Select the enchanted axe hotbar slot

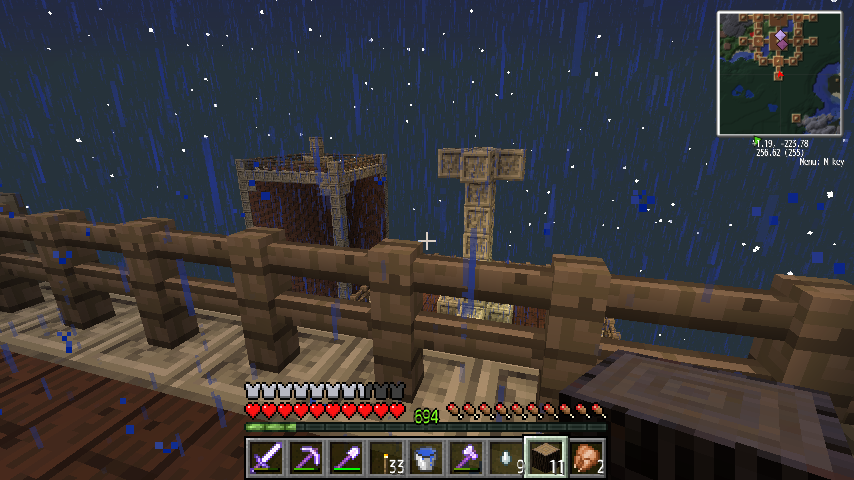(466, 458)
